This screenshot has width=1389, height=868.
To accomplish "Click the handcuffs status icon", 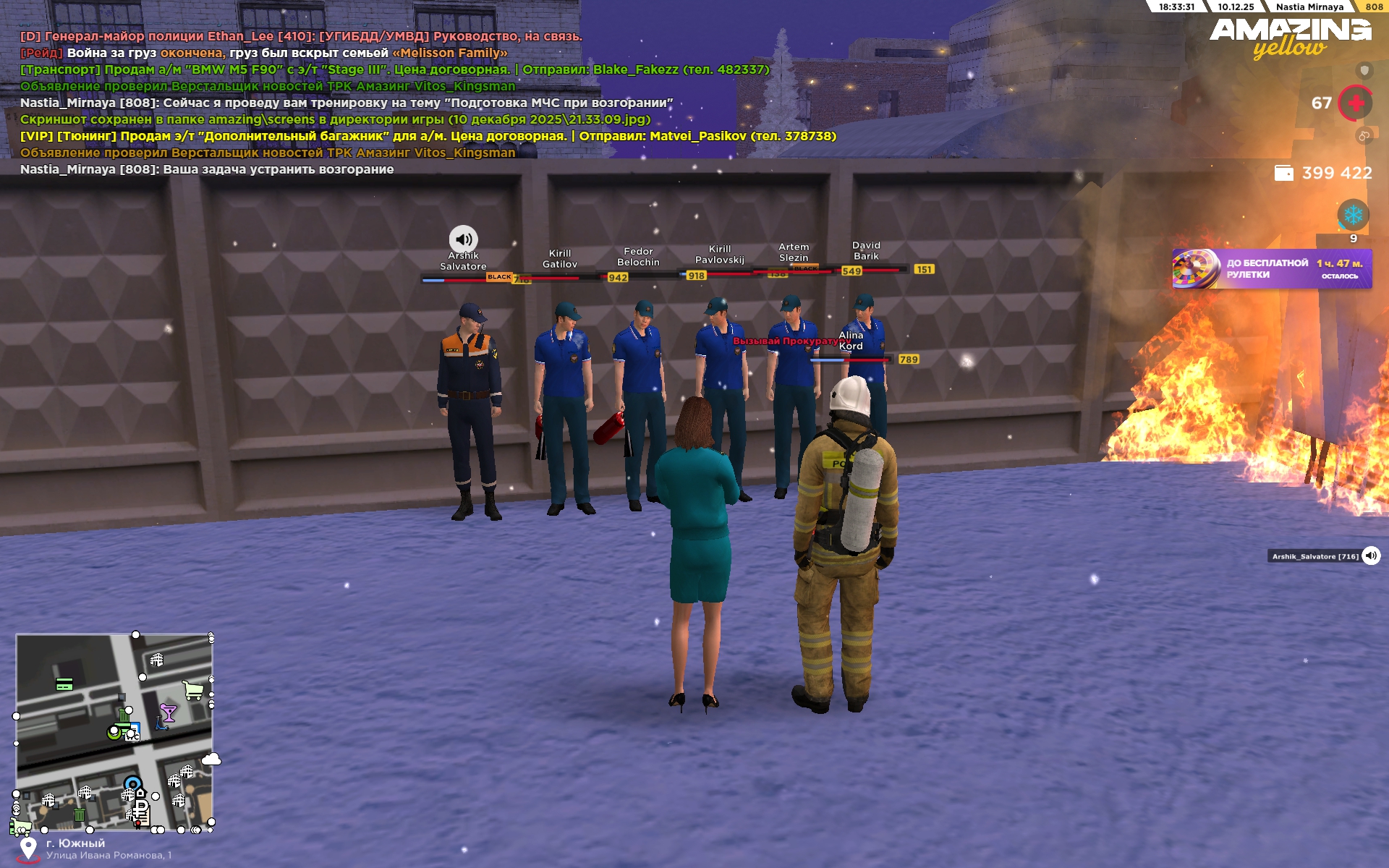I will point(1364,135).
